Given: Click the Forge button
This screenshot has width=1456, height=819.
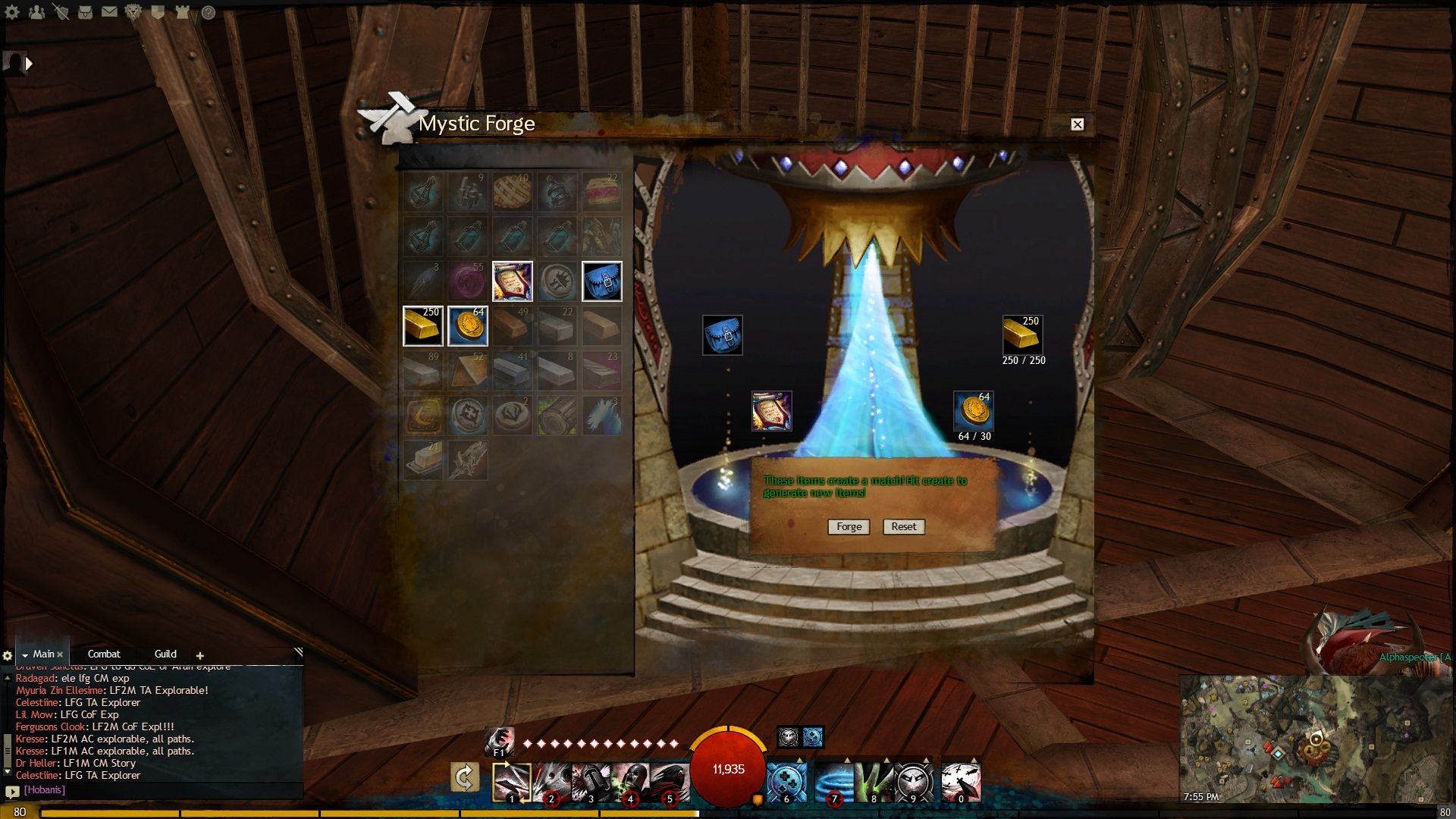Looking at the screenshot, I should tap(849, 526).
